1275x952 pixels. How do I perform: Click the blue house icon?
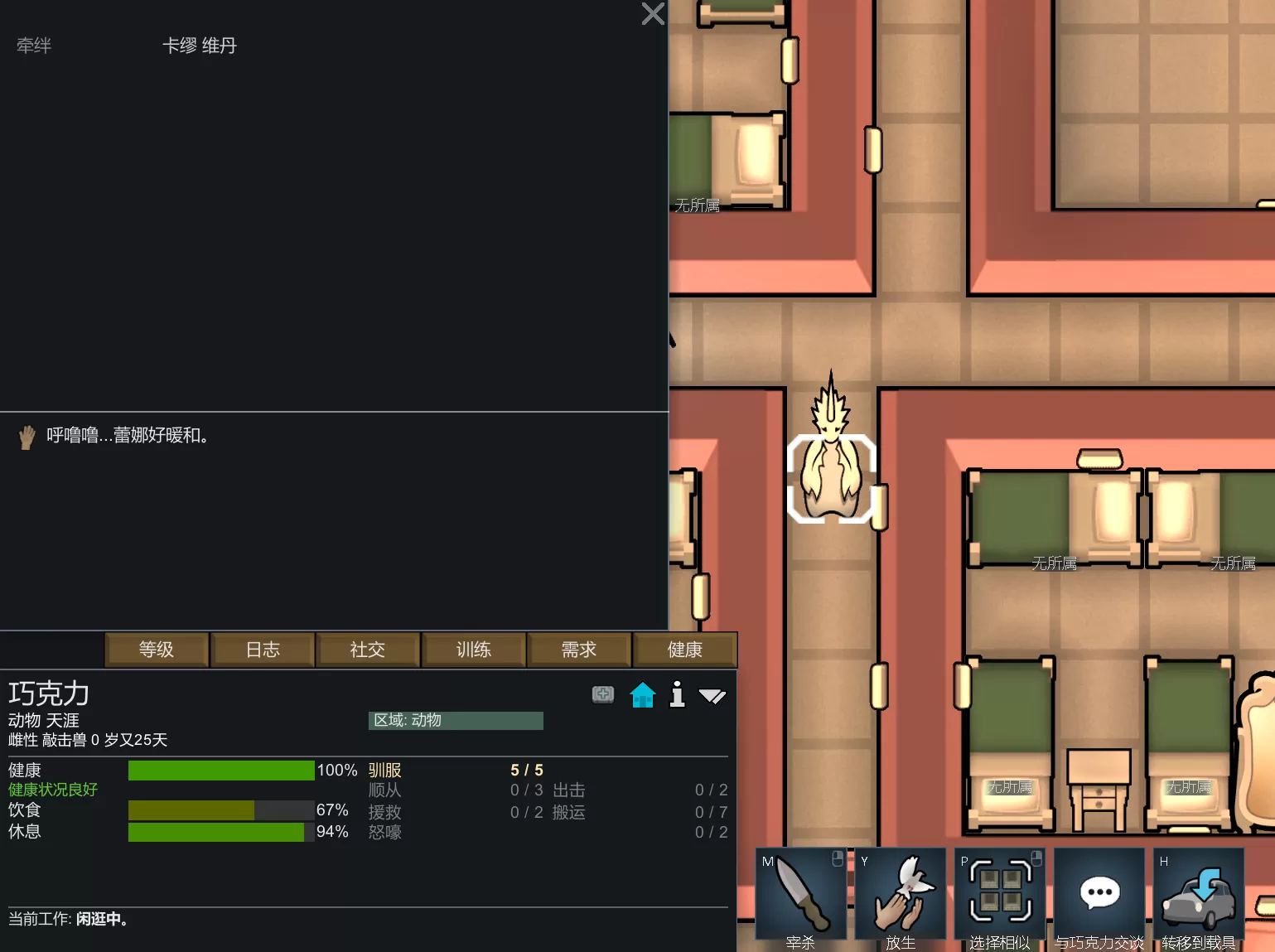(643, 694)
